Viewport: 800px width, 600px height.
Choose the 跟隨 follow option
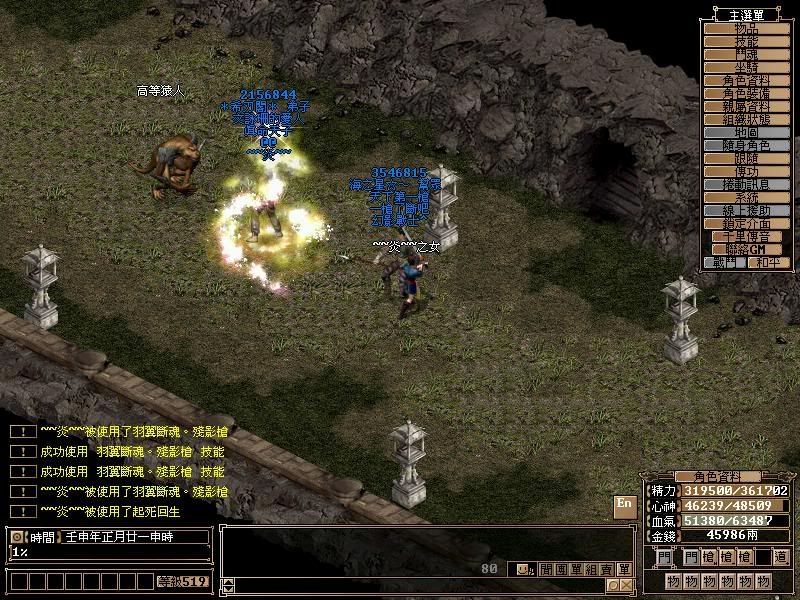click(747, 158)
